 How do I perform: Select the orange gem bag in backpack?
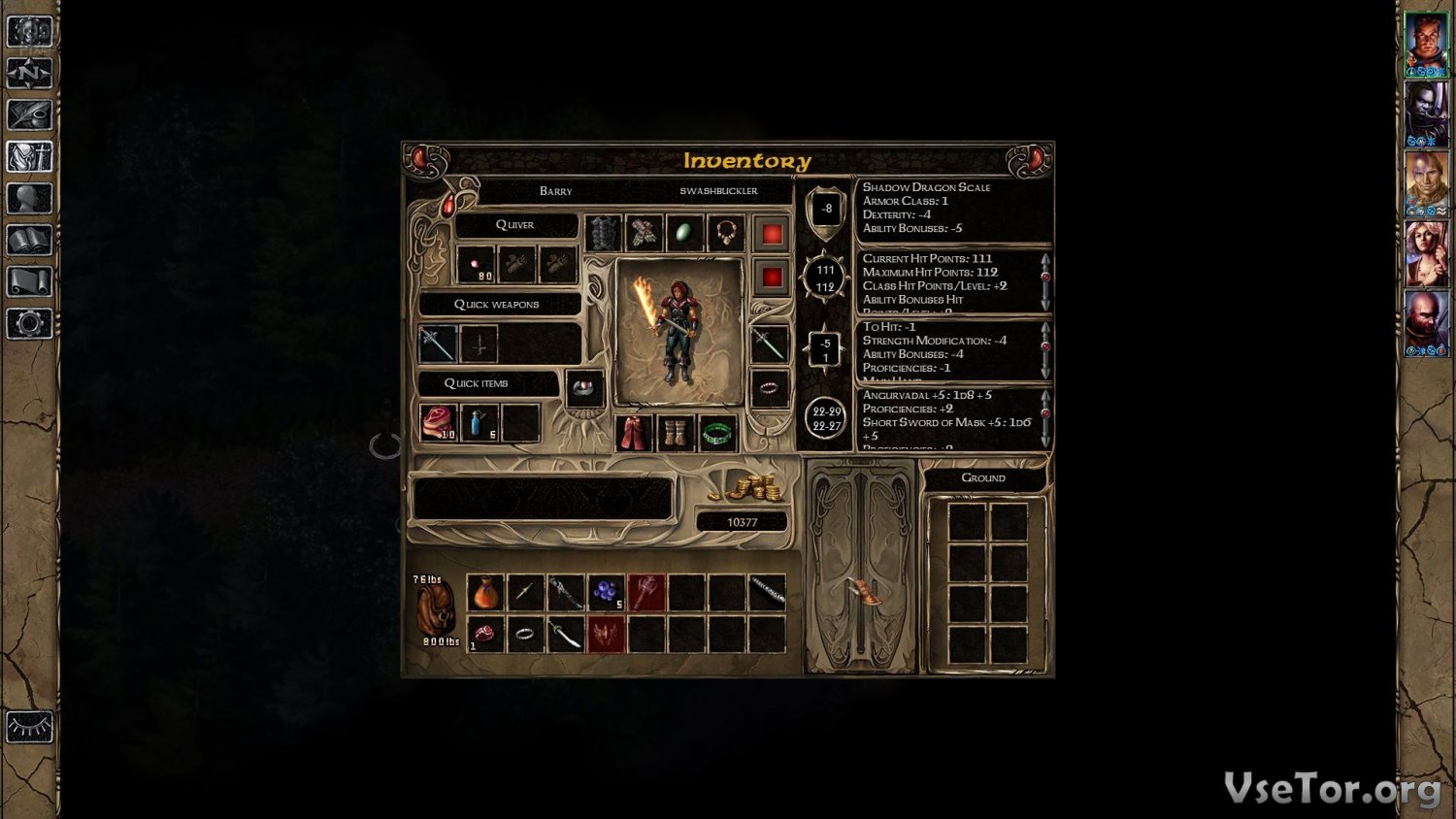[x=485, y=592]
